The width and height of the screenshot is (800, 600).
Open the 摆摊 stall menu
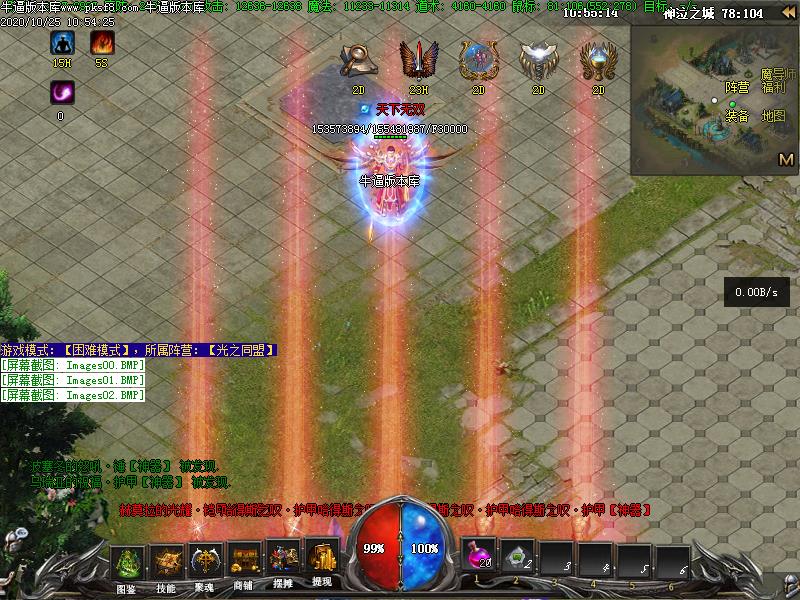pos(283,563)
